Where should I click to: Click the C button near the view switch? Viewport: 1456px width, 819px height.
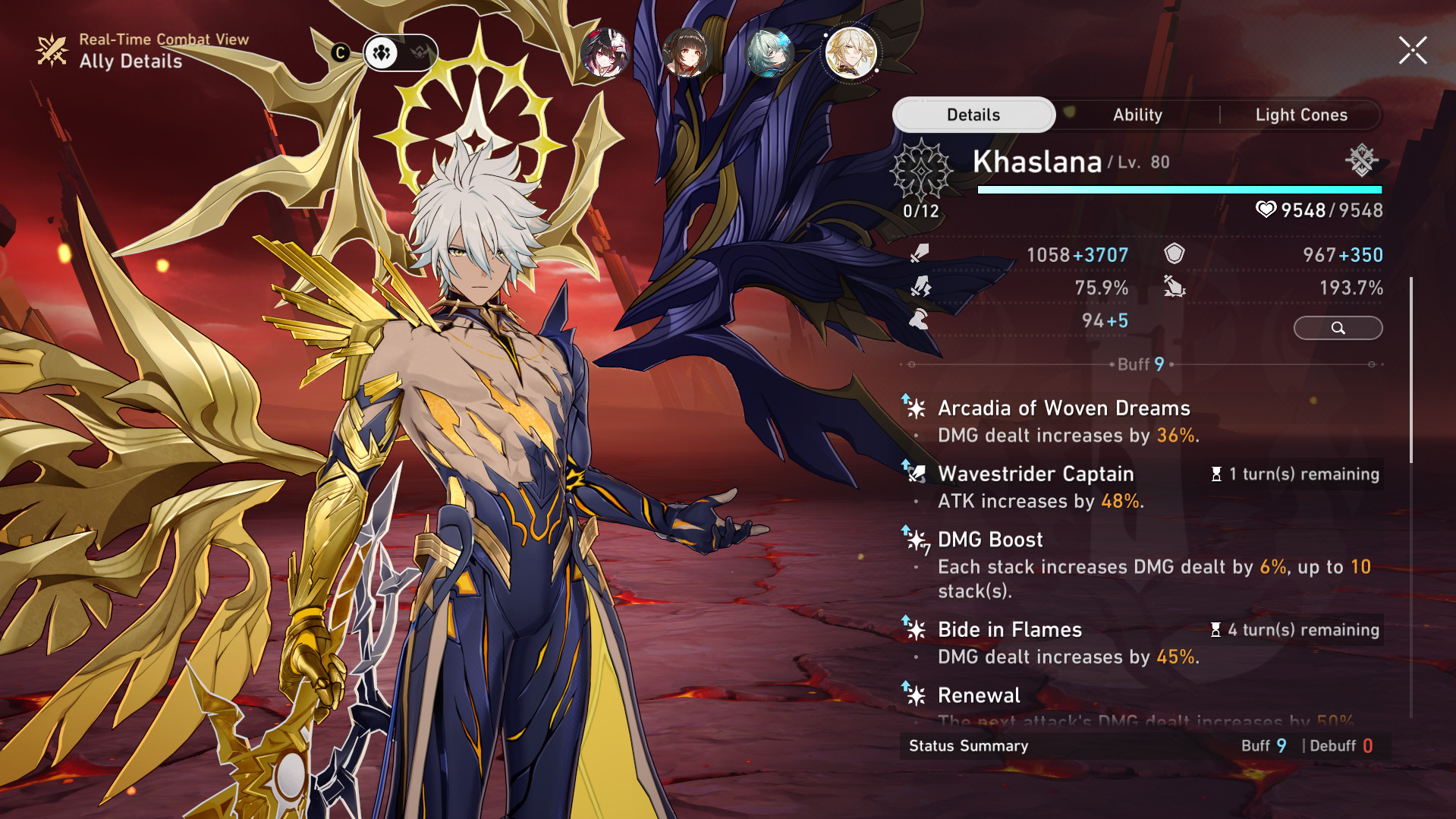point(341,52)
